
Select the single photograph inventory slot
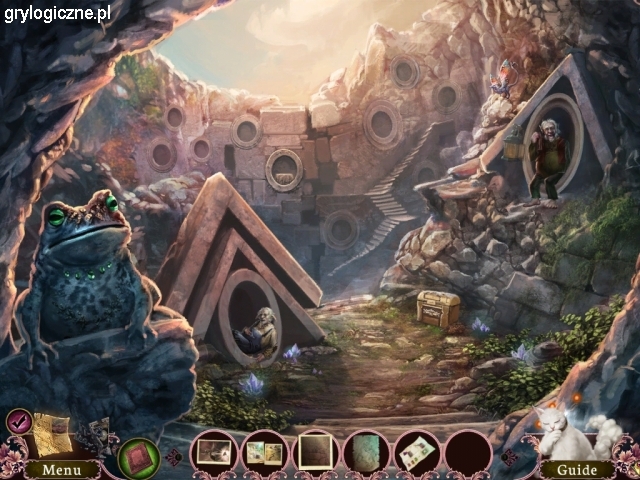pos(214,452)
